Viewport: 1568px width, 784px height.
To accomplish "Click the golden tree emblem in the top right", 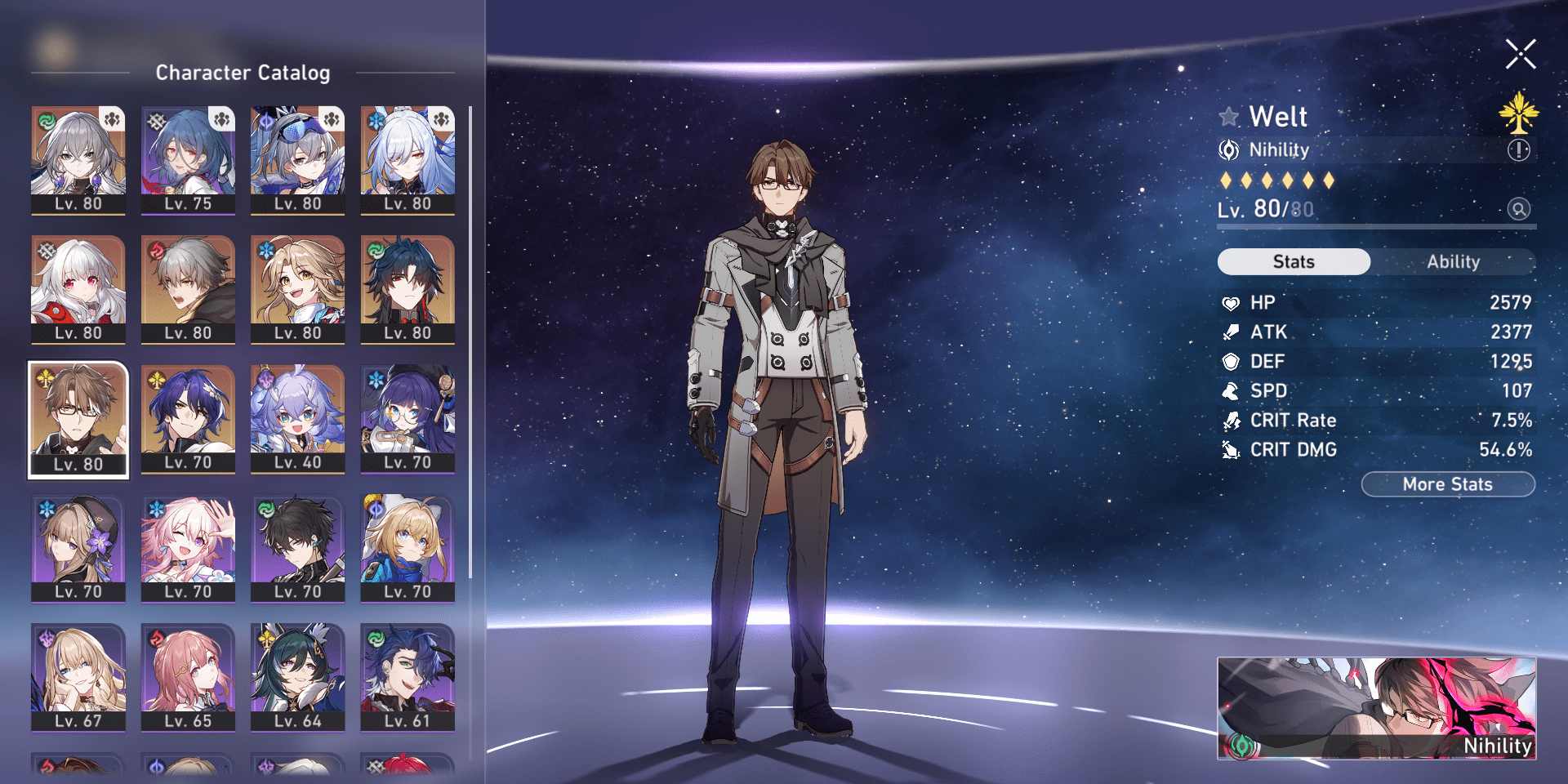I will coord(1518,114).
